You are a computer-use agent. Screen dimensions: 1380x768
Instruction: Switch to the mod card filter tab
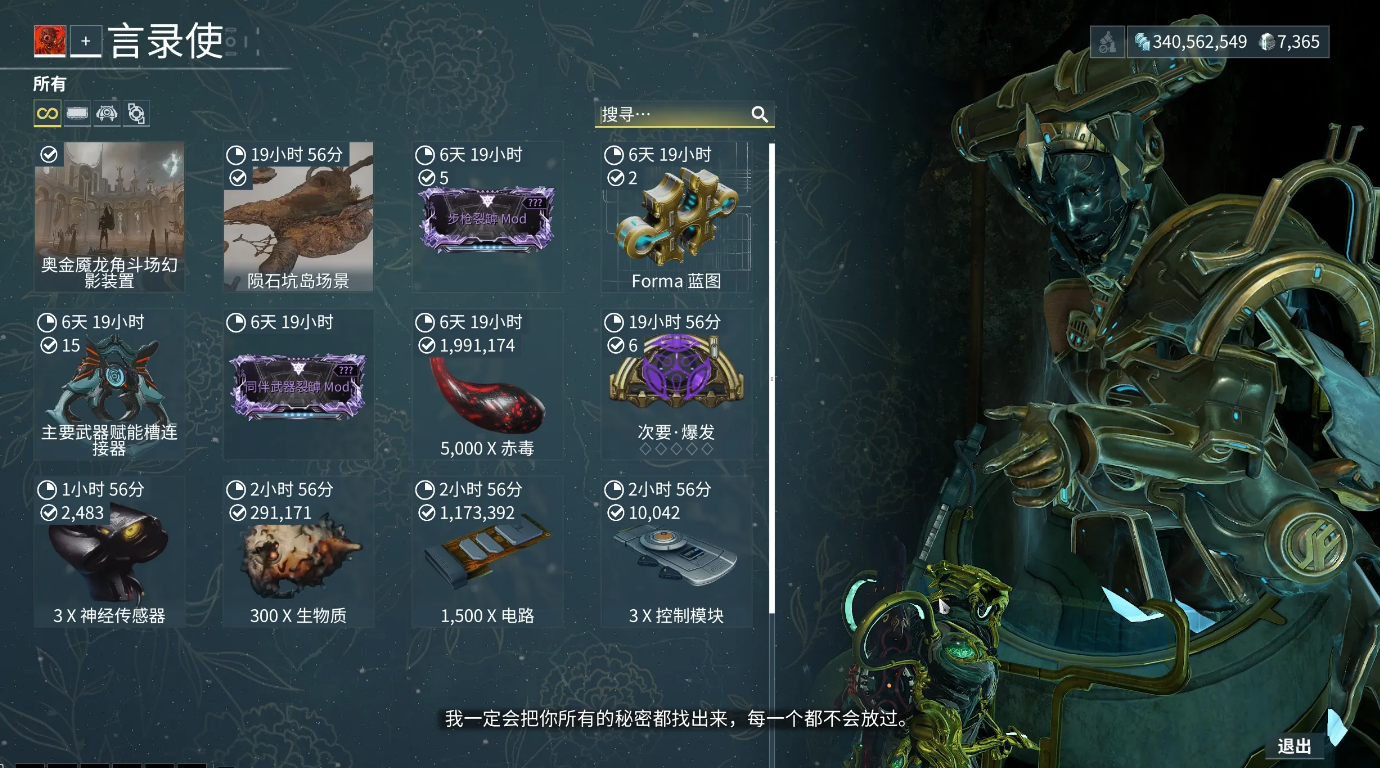(77, 114)
